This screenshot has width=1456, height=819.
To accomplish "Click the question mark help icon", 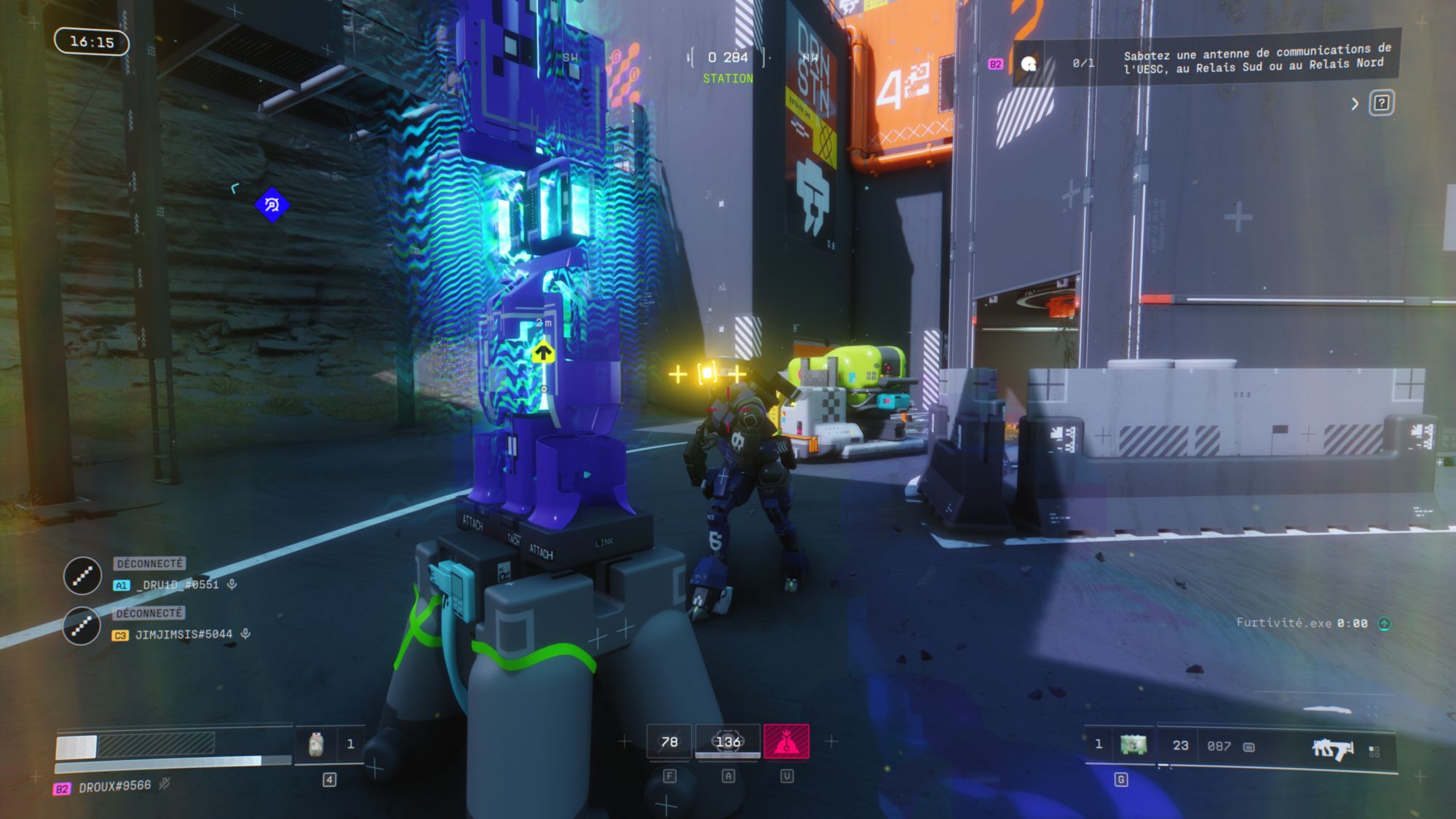I will tap(1381, 103).
